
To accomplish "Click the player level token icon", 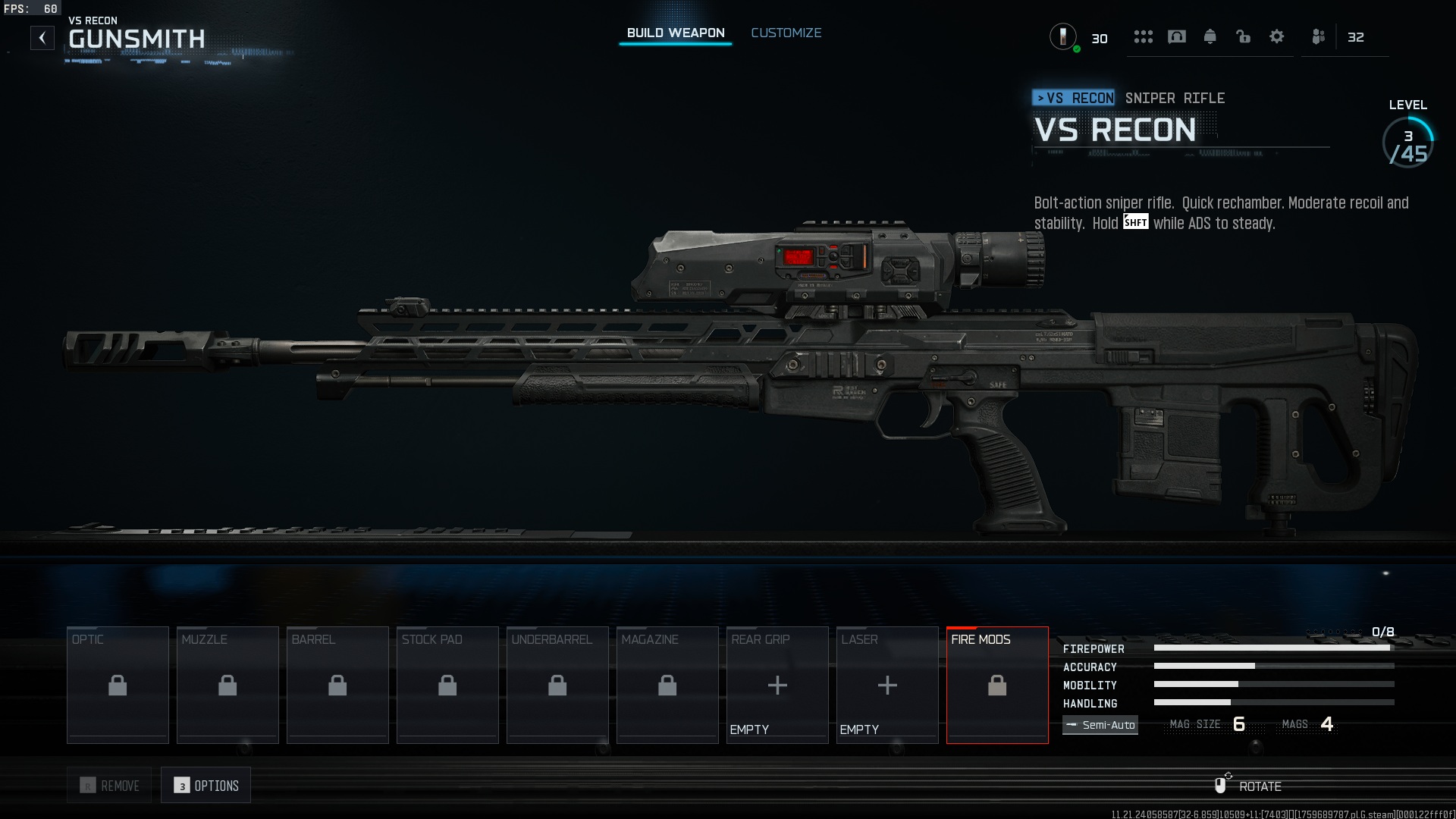I will point(1063,37).
